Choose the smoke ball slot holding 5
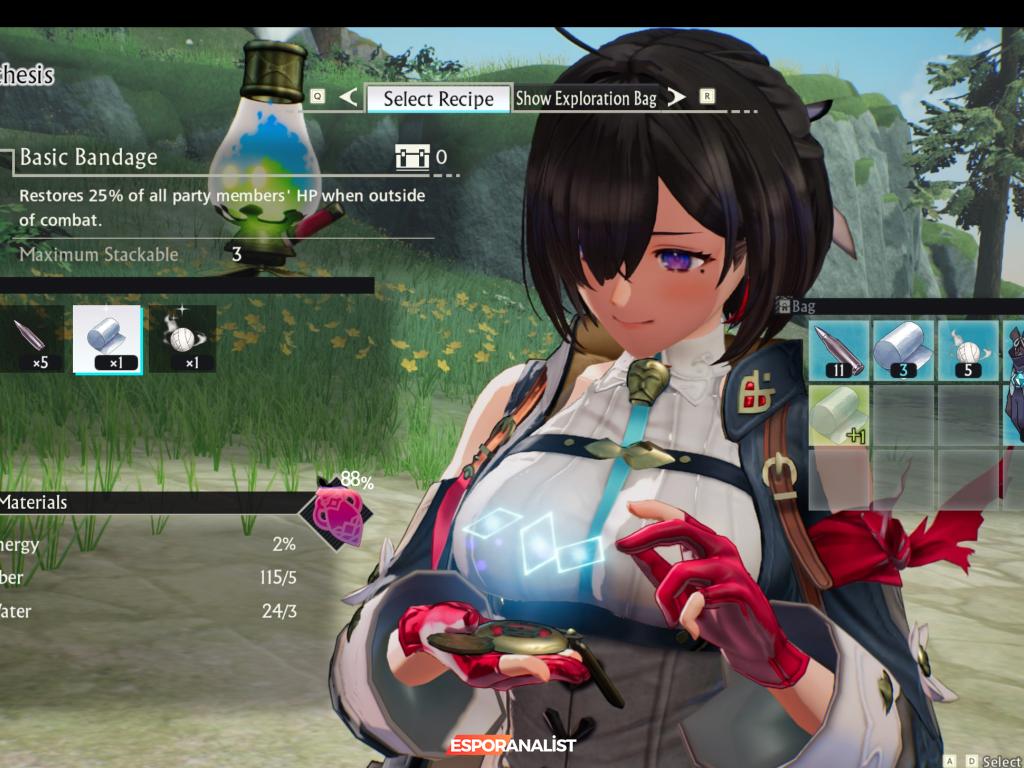1024x768 pixels. 968,351
